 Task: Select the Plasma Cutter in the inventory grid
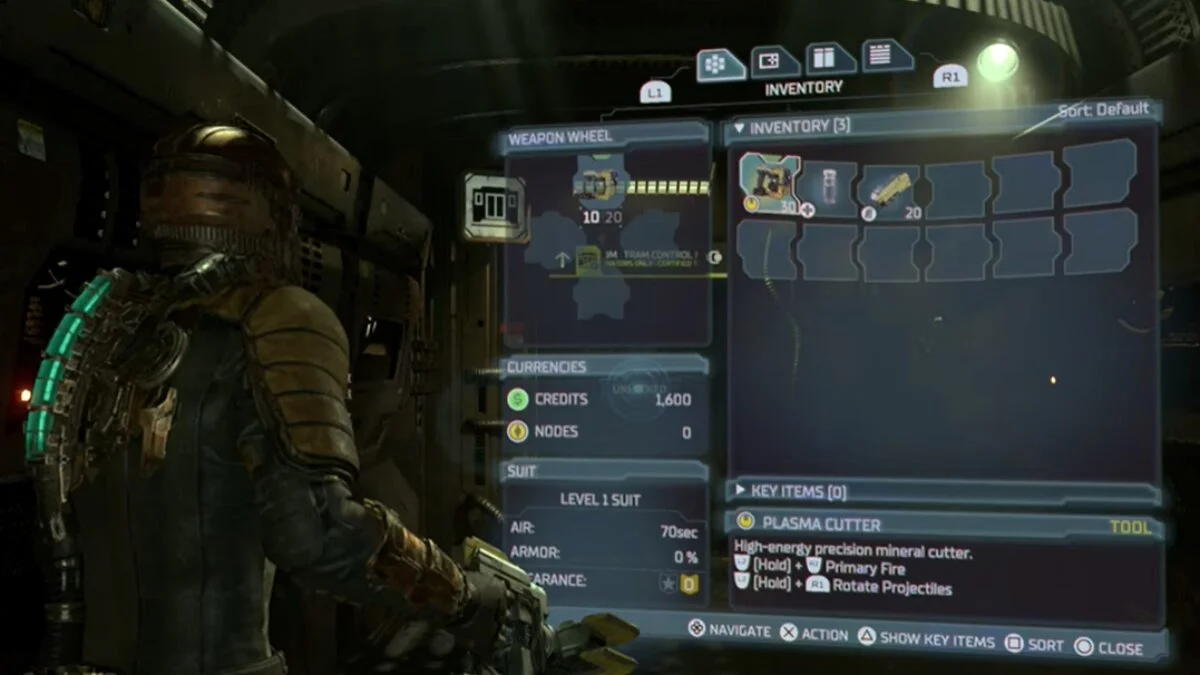(770, 184)
